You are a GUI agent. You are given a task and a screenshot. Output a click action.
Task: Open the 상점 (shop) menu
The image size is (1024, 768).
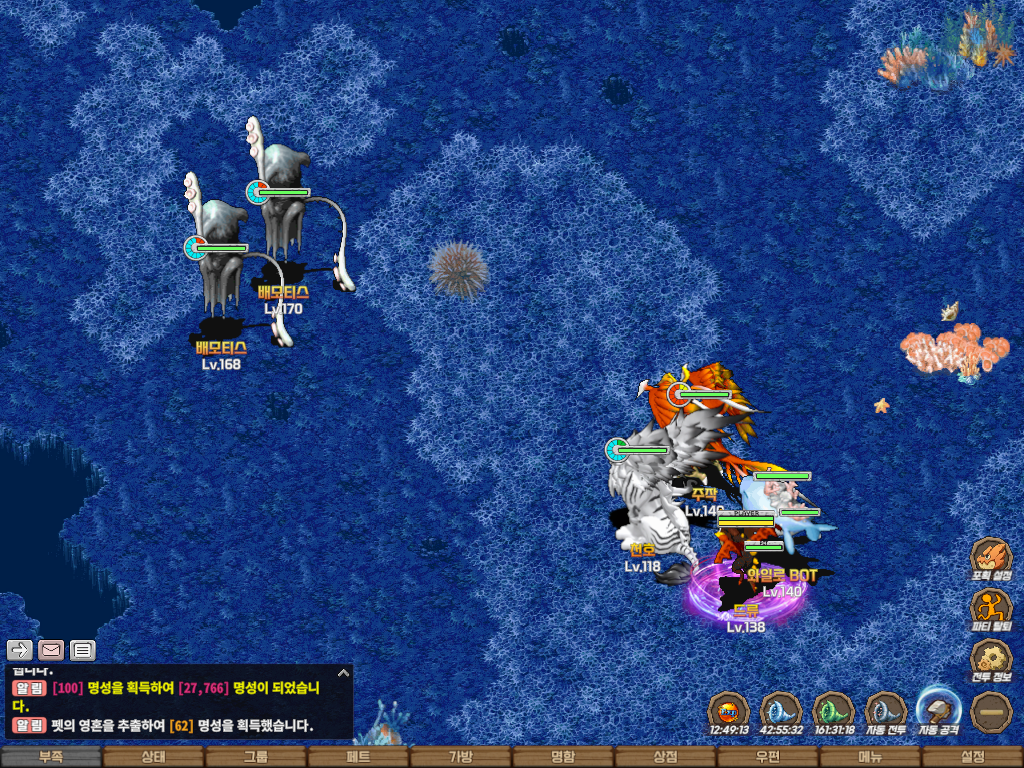(665, 757)
